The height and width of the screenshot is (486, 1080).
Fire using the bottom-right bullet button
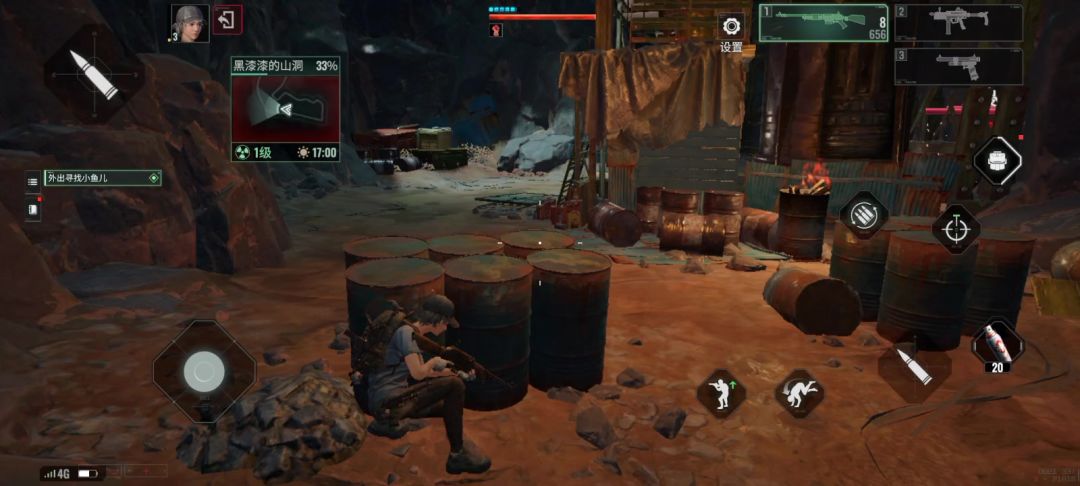click(913, 369)
